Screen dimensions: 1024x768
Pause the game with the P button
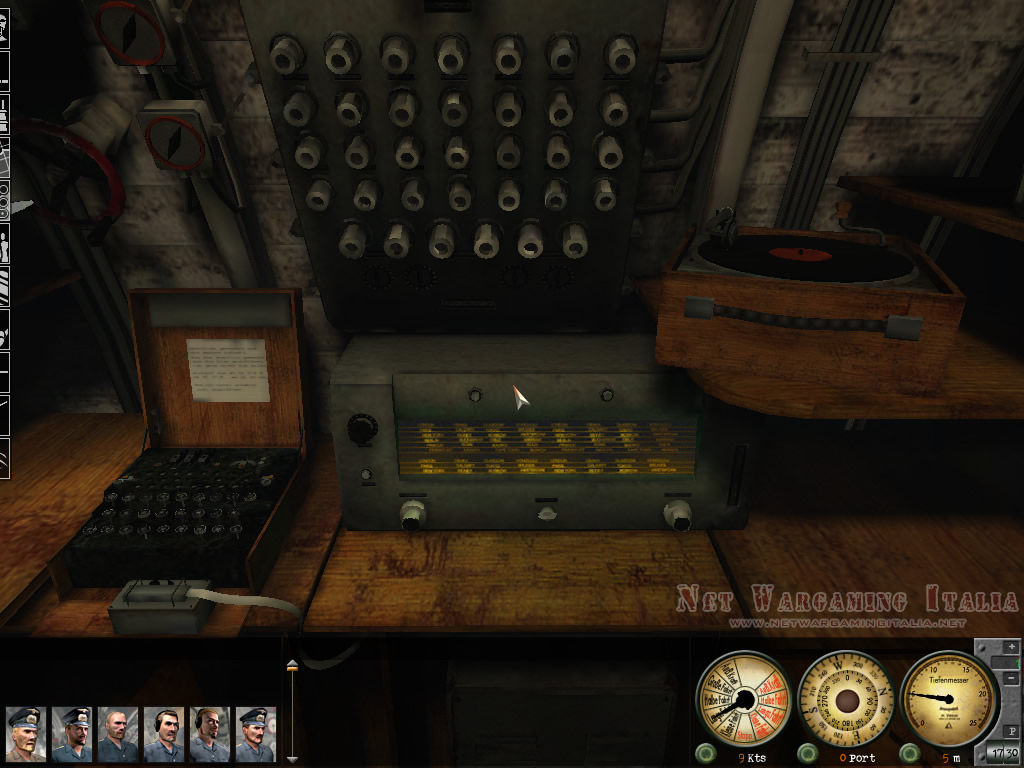pyautogui.click(x=1010, y=730)
